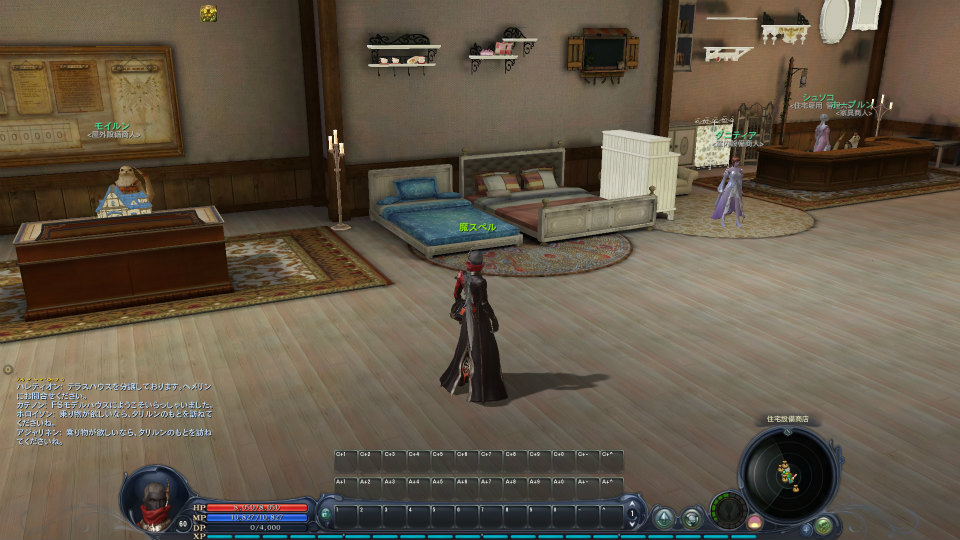
Task: Open the chat settings gear icon
Action: coord(8,369)
